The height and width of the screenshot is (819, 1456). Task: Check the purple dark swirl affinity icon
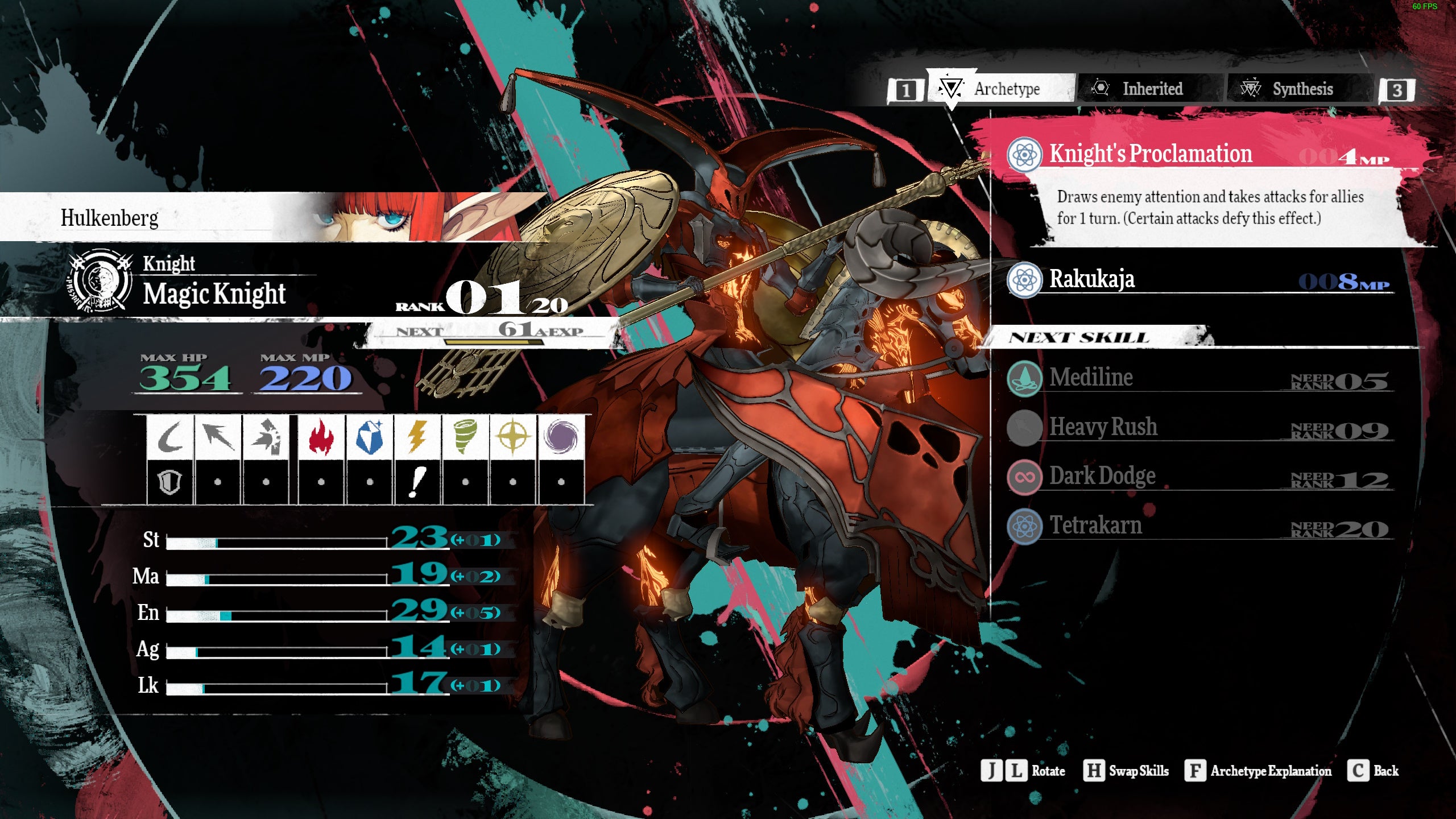pyautogui.click(x=561, y=437)
